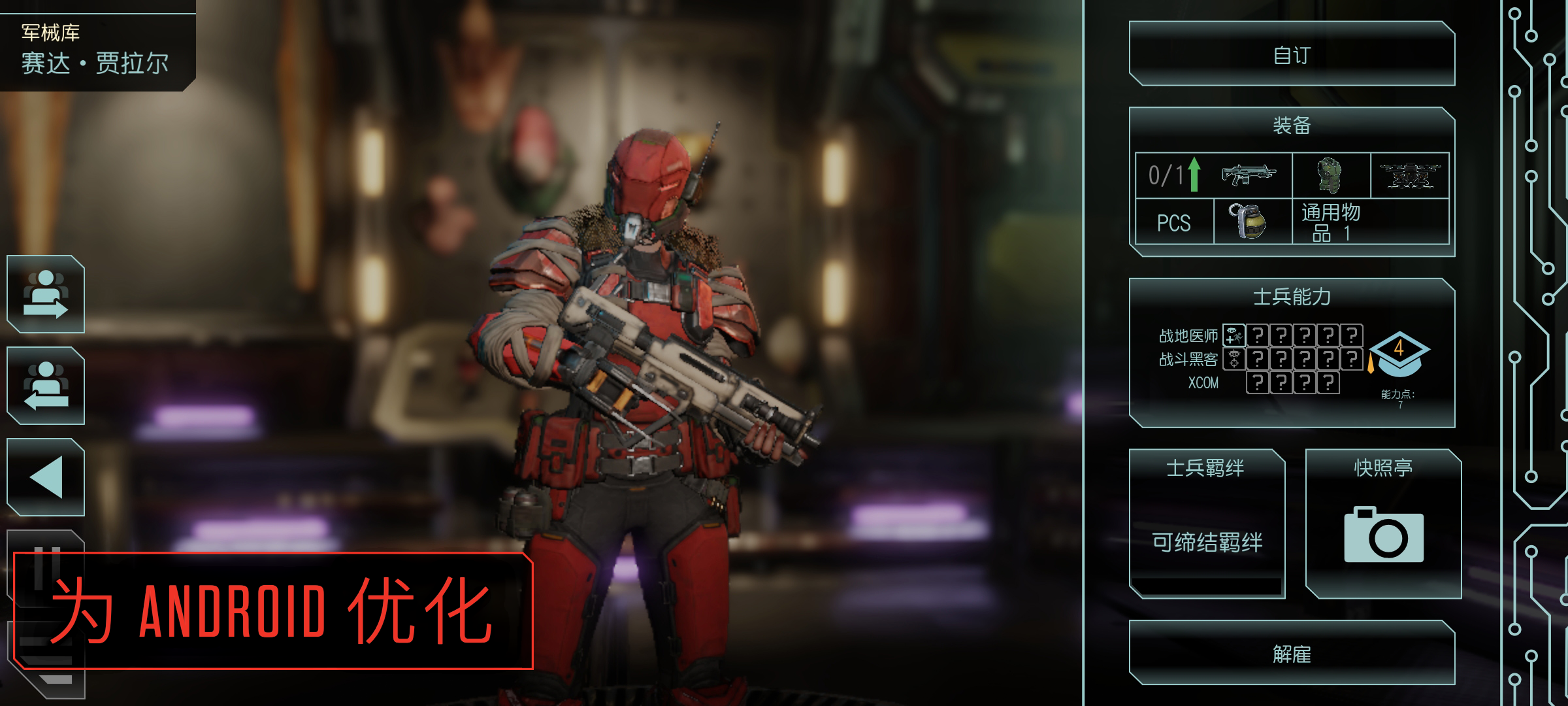The width and height of the screenshot is (1568, 706).
Task: Open 可缔结羁绊 in the soldier bond panel
Action: [1207, 541]
